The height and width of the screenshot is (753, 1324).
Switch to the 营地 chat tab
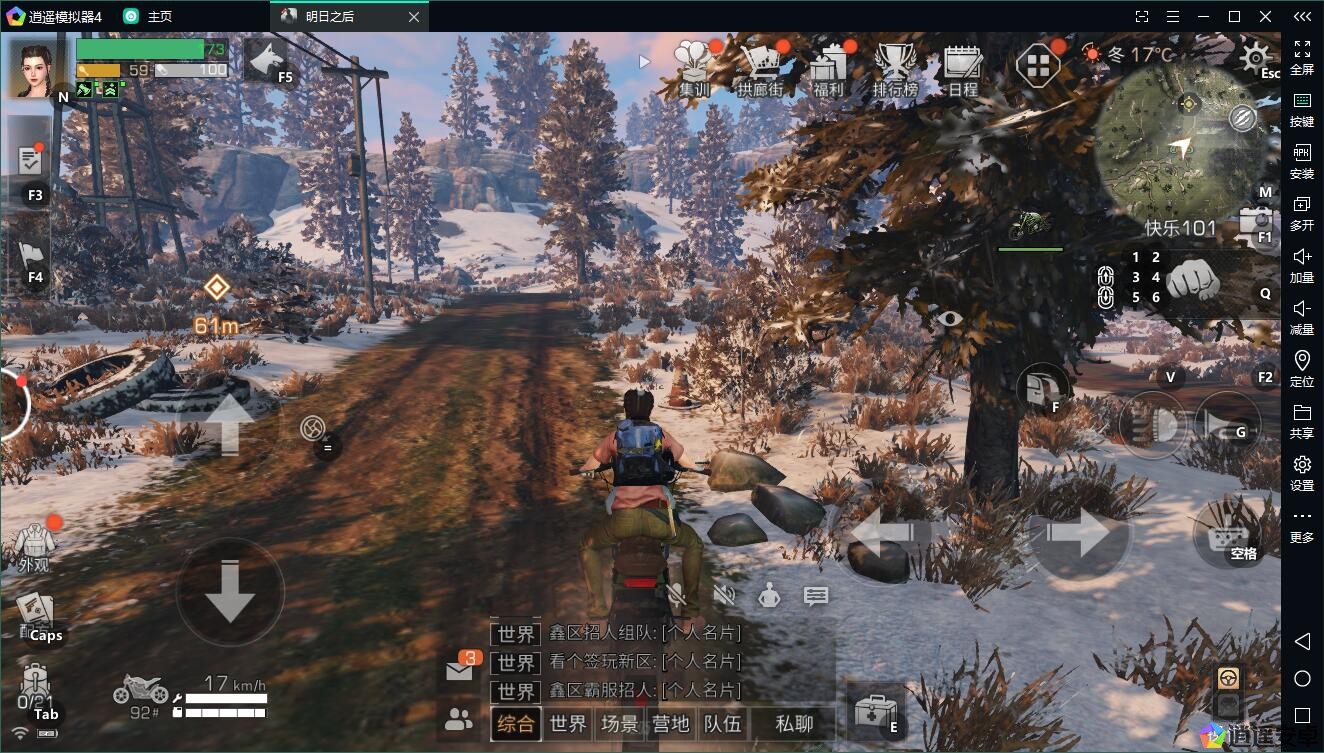670,723
